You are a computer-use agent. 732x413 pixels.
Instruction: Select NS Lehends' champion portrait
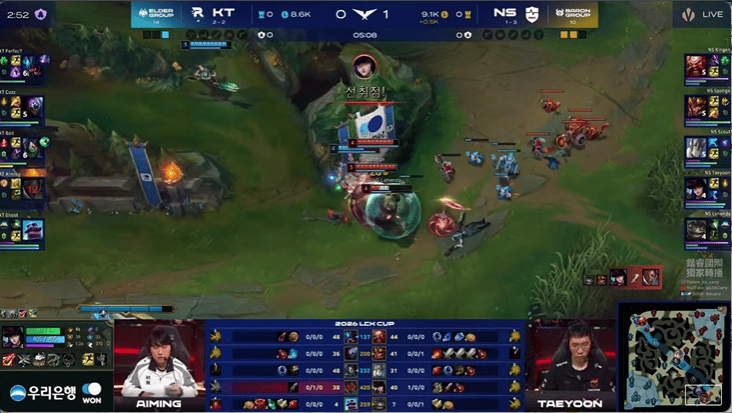coord(695,230)
